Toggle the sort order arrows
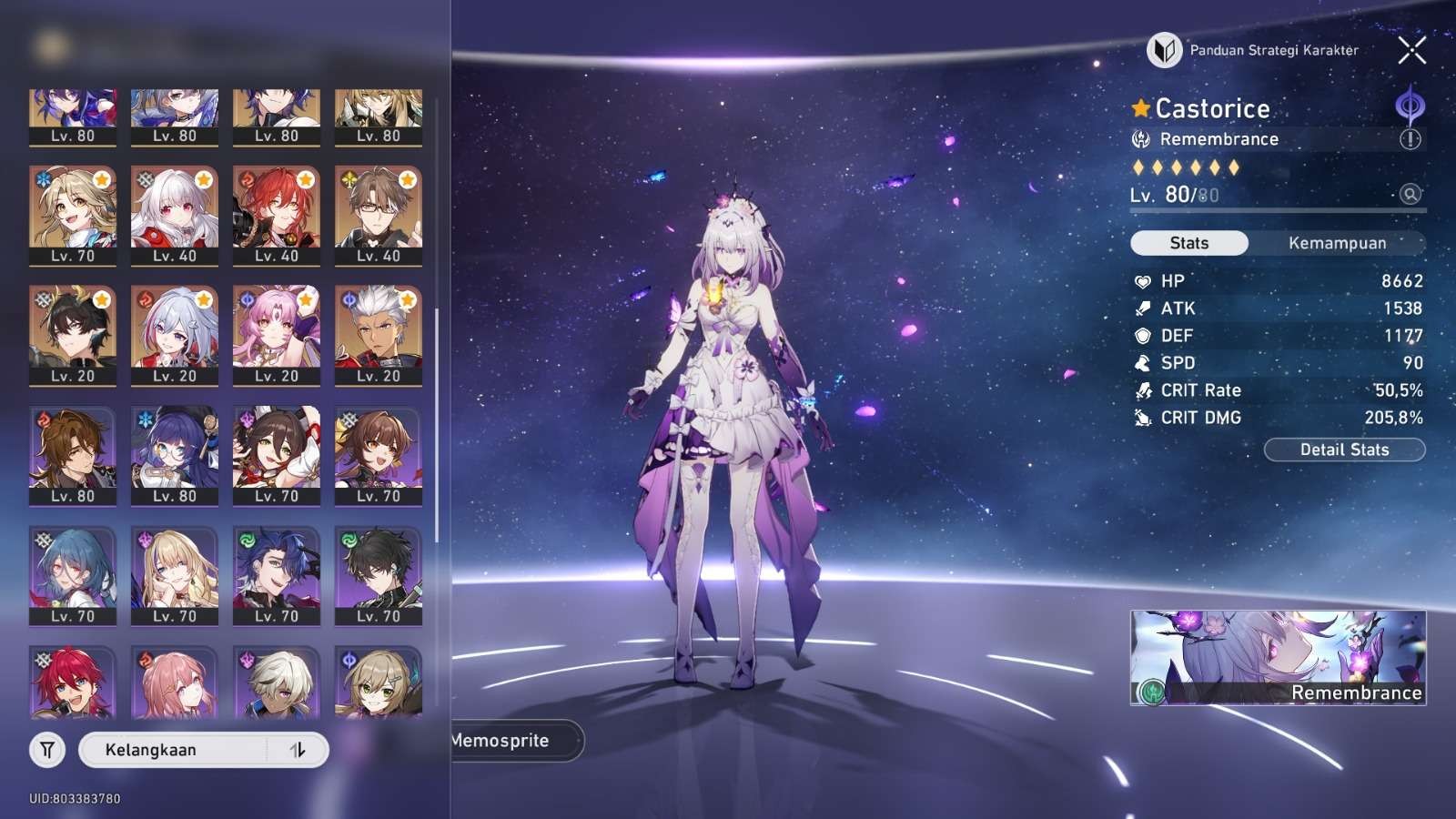1456x819 pixels. (x=298, y=750)
